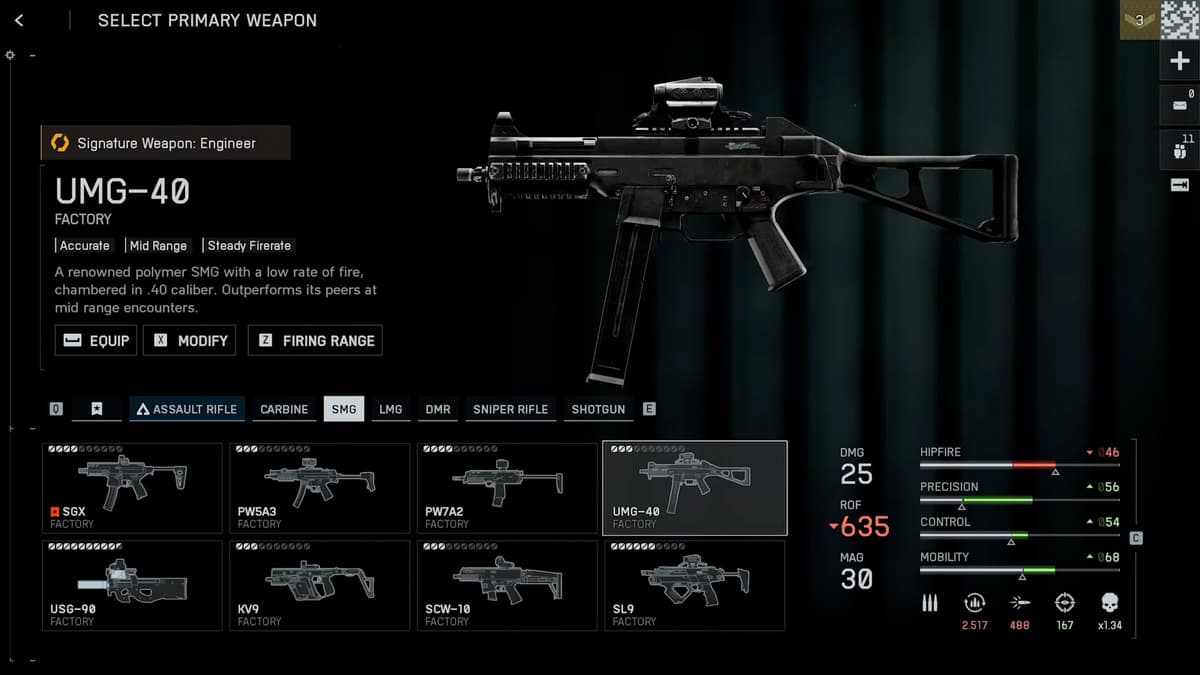Open the bookmark favorites tab
Image resolution: width=1200 pixels, height=675 pixels.
(97, 409)
